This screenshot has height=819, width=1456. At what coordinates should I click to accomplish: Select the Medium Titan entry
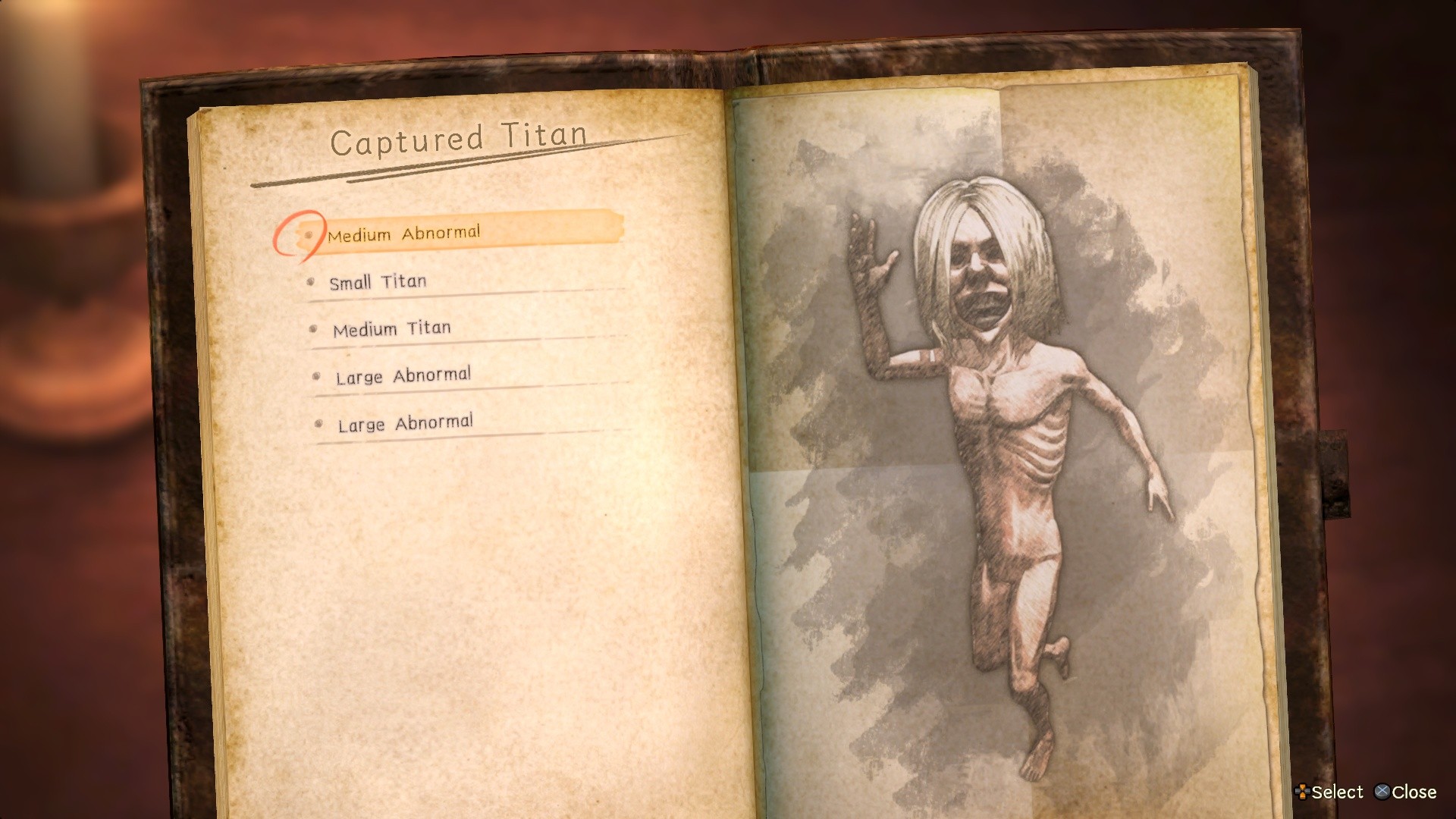[391, 328]
